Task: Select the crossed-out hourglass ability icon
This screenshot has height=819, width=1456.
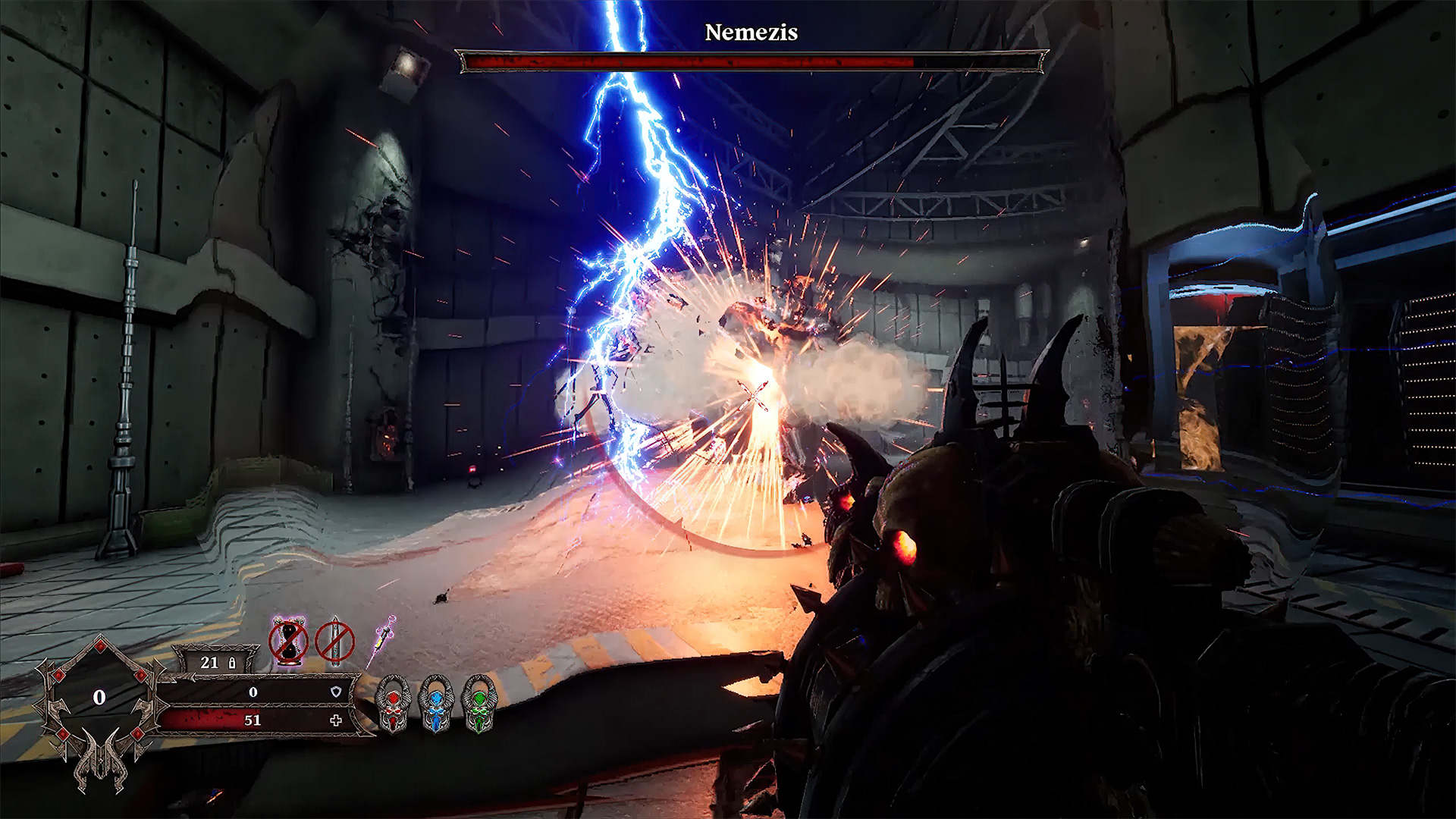Action: (288, 642)
